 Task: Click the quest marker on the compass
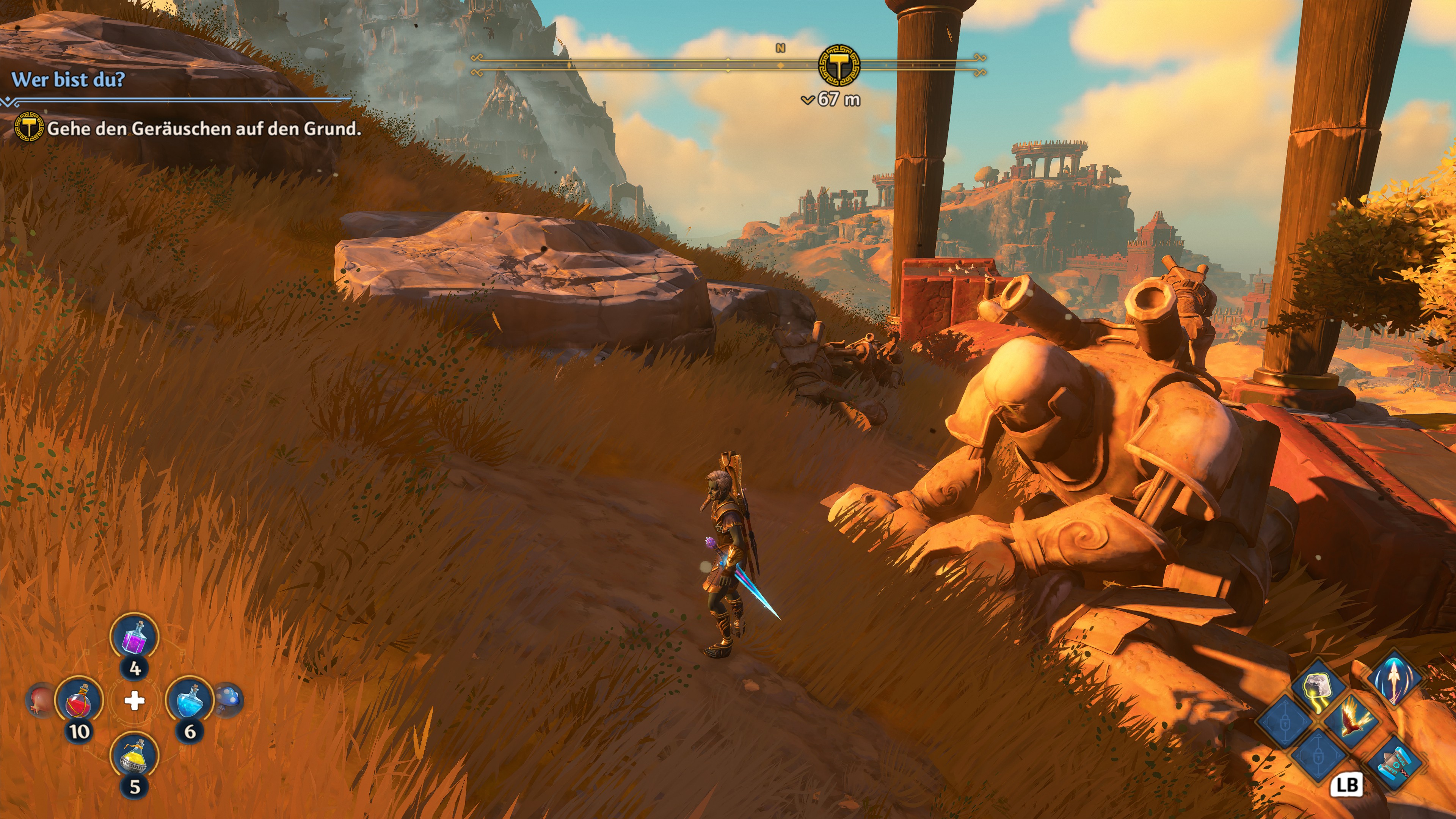(839, 66)
